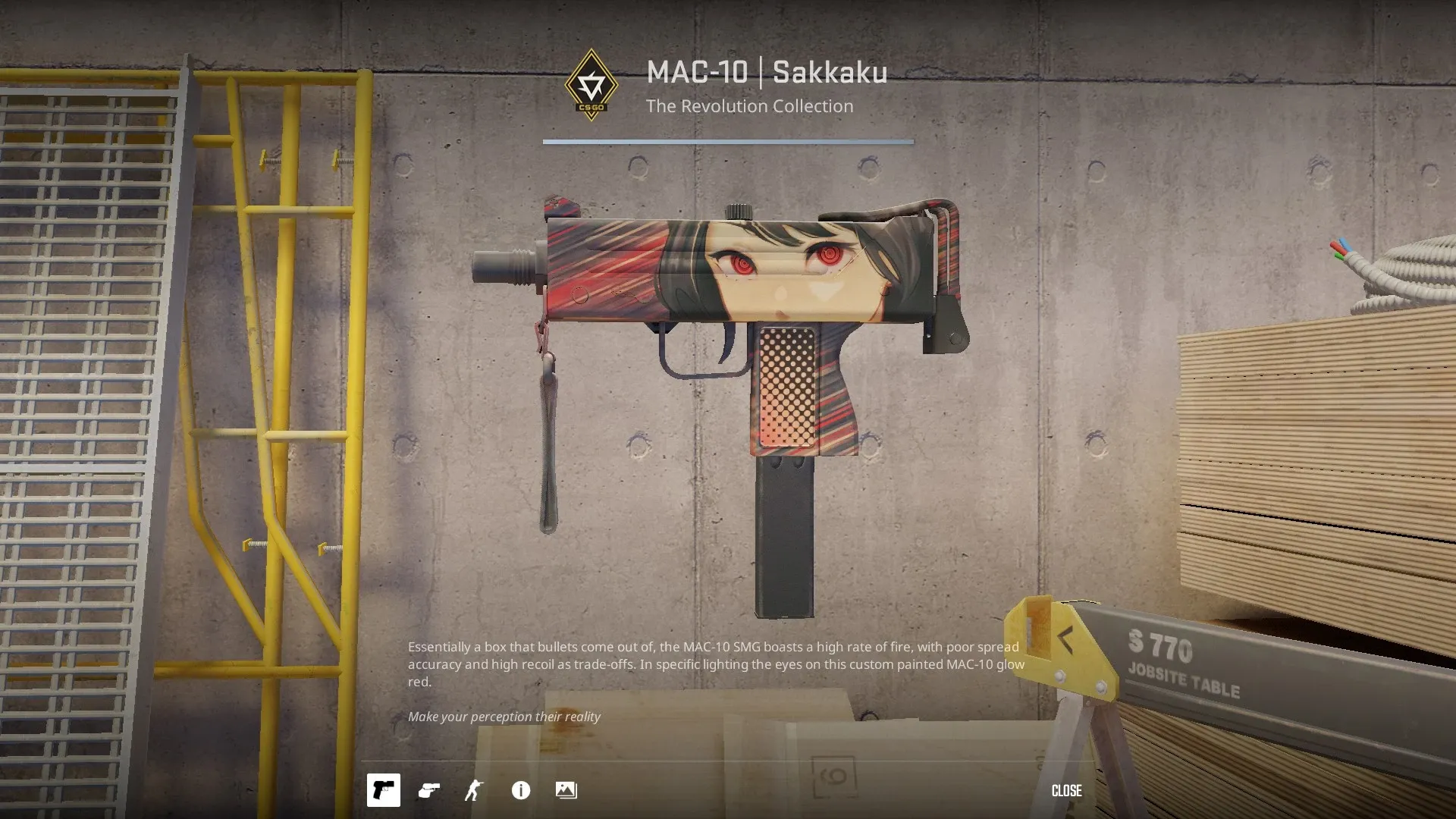The image size is (1456, 819).
Task: Close the weapon inspect screen
Action: click(x=1066, y=790)
